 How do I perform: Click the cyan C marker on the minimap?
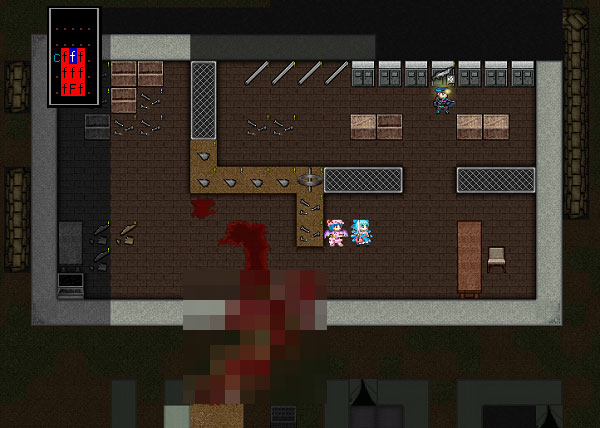click(57, 58)
